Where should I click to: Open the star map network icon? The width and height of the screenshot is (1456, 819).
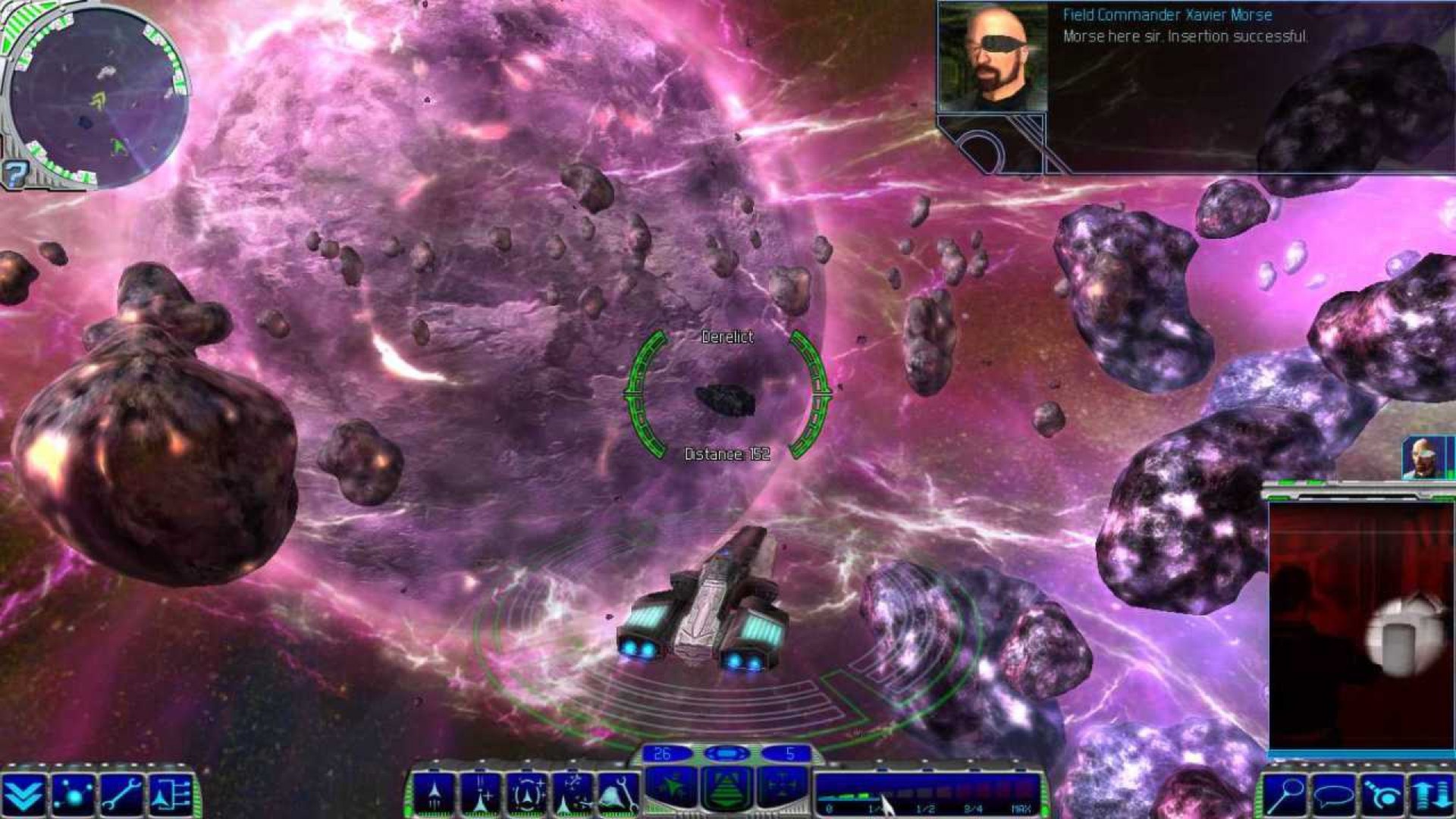(x=71, y=795)
